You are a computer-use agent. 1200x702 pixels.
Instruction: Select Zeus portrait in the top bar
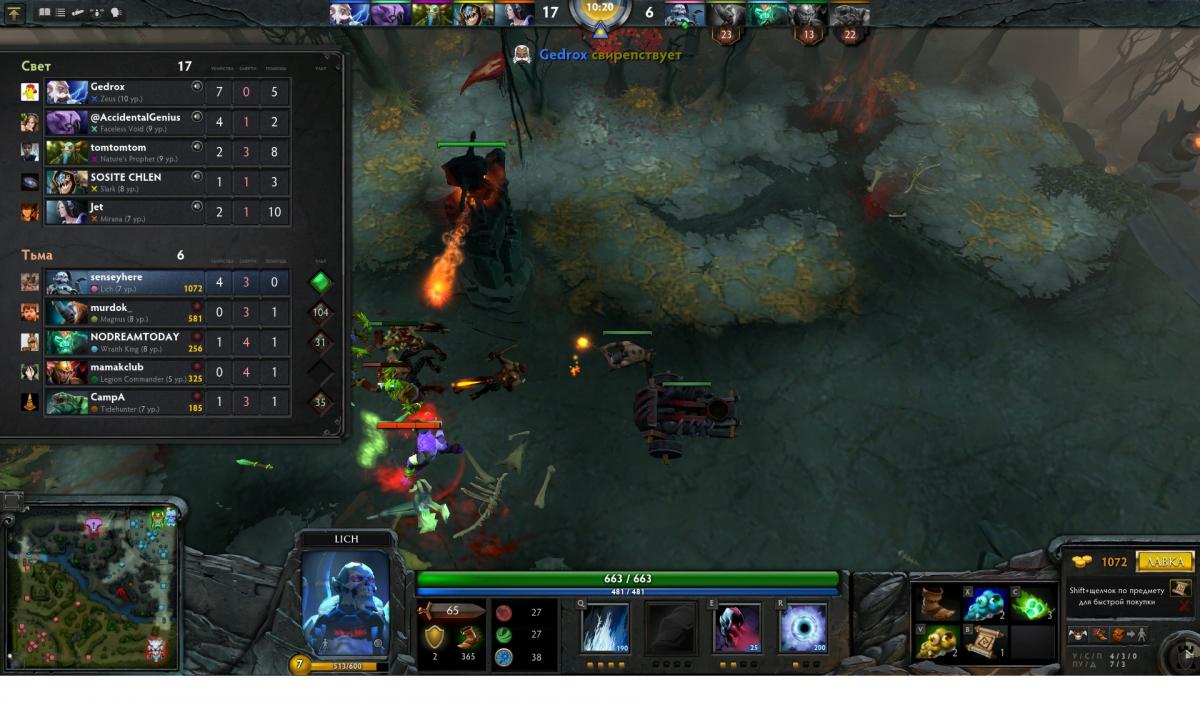350,14
